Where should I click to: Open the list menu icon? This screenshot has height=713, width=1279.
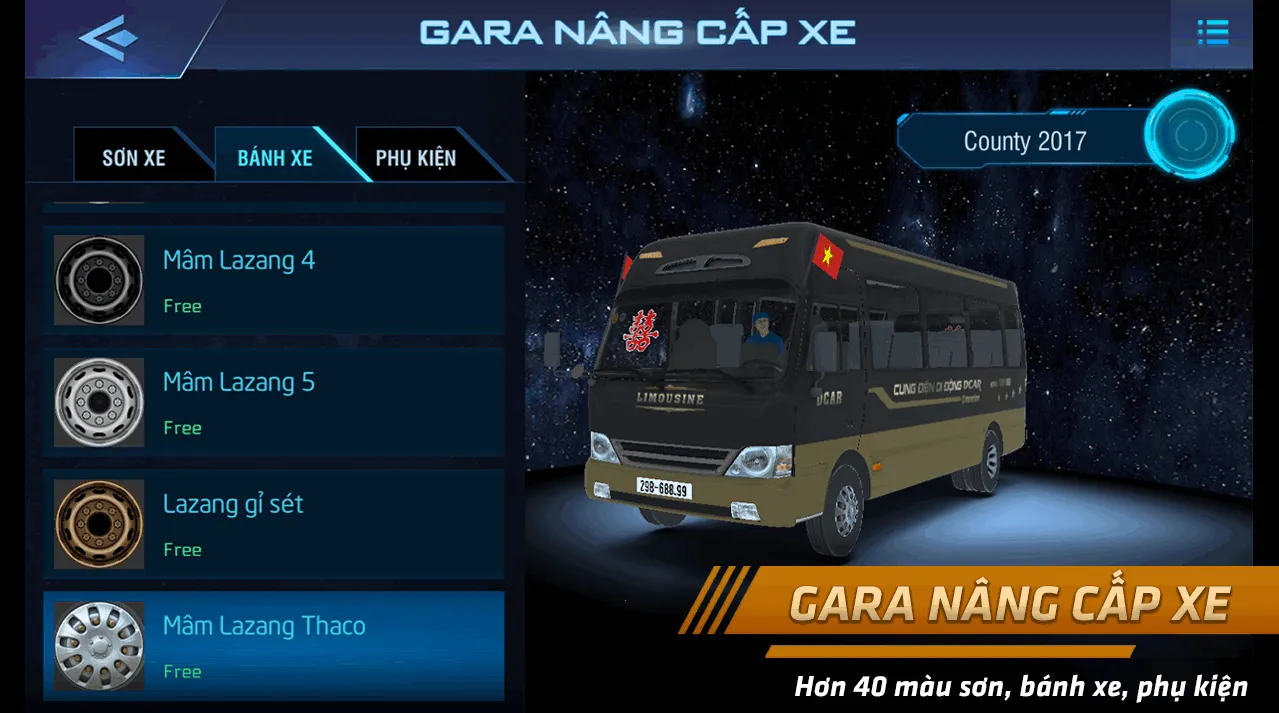pyautogui.click(x=1212, y=33)
